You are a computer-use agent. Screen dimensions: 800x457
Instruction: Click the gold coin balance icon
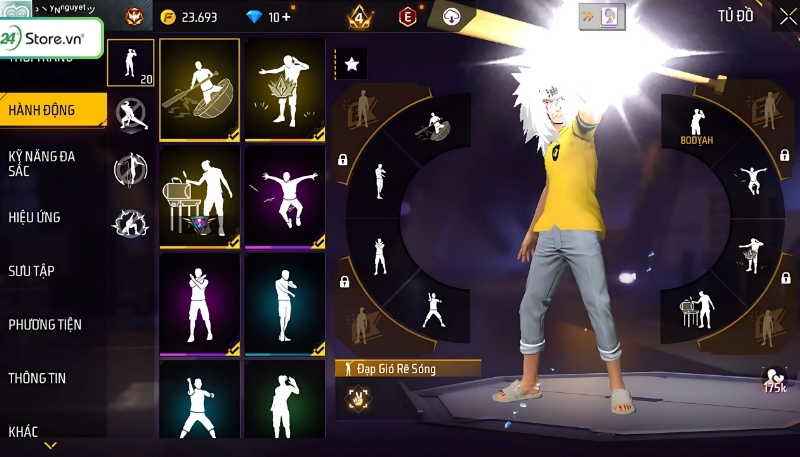[169, 17]
